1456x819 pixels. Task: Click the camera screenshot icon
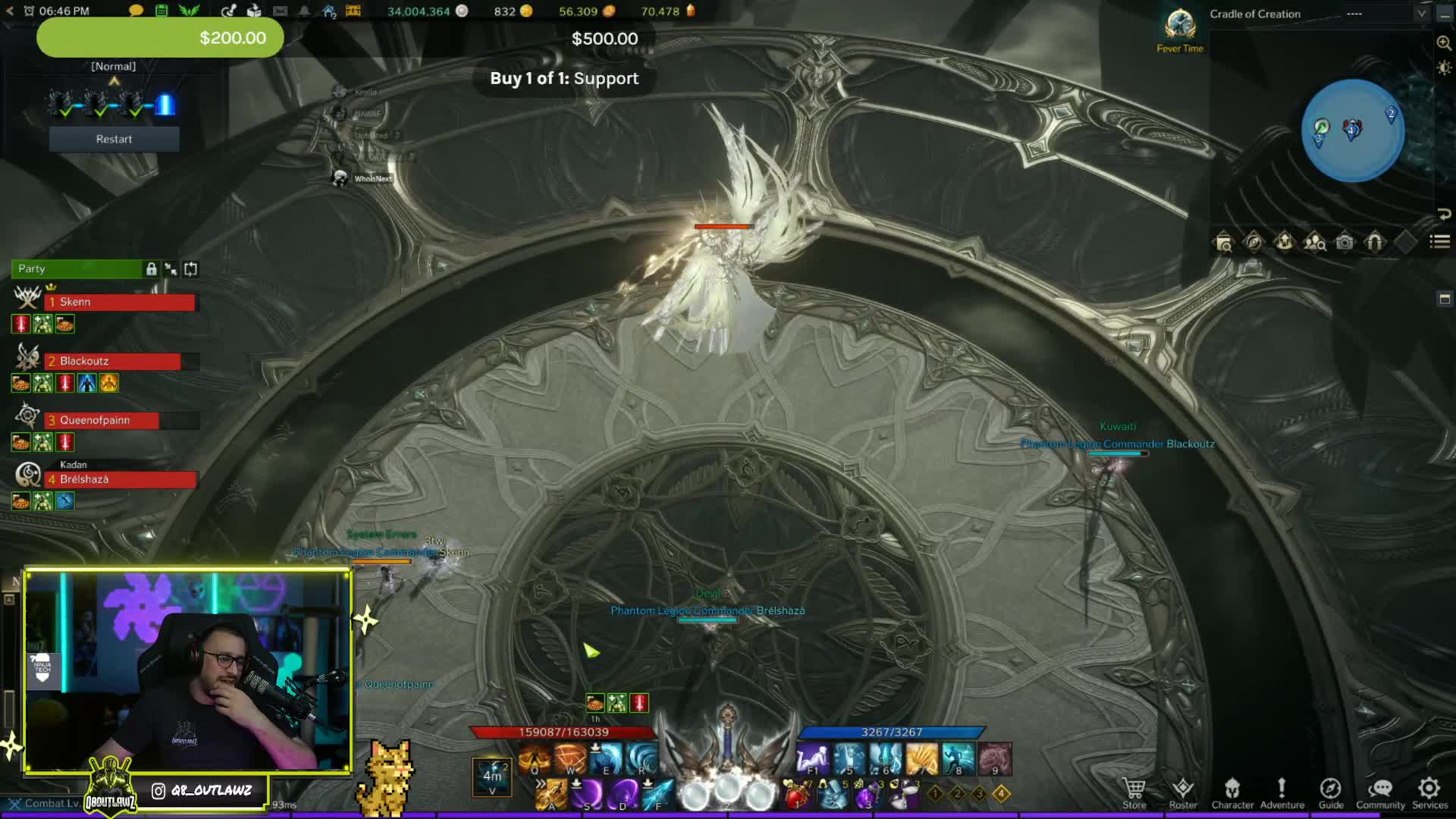tap(1345, 243)
